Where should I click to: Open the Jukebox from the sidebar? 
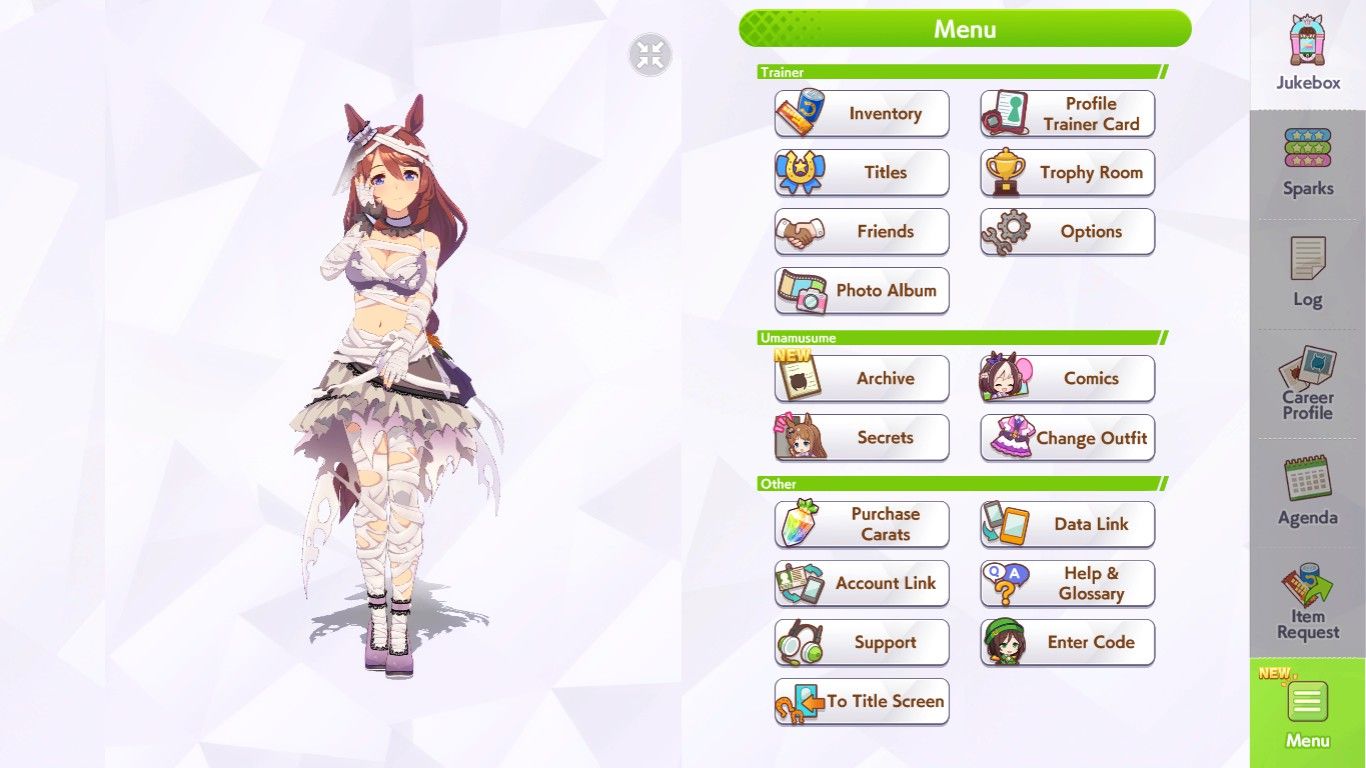pyautogui.click(x=1307, y=55)
